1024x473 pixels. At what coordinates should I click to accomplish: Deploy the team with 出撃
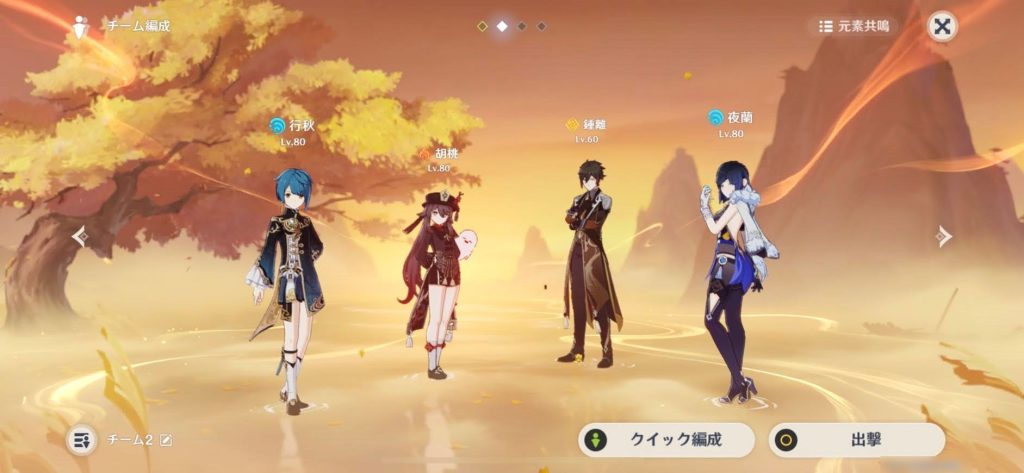coord(856,439)
